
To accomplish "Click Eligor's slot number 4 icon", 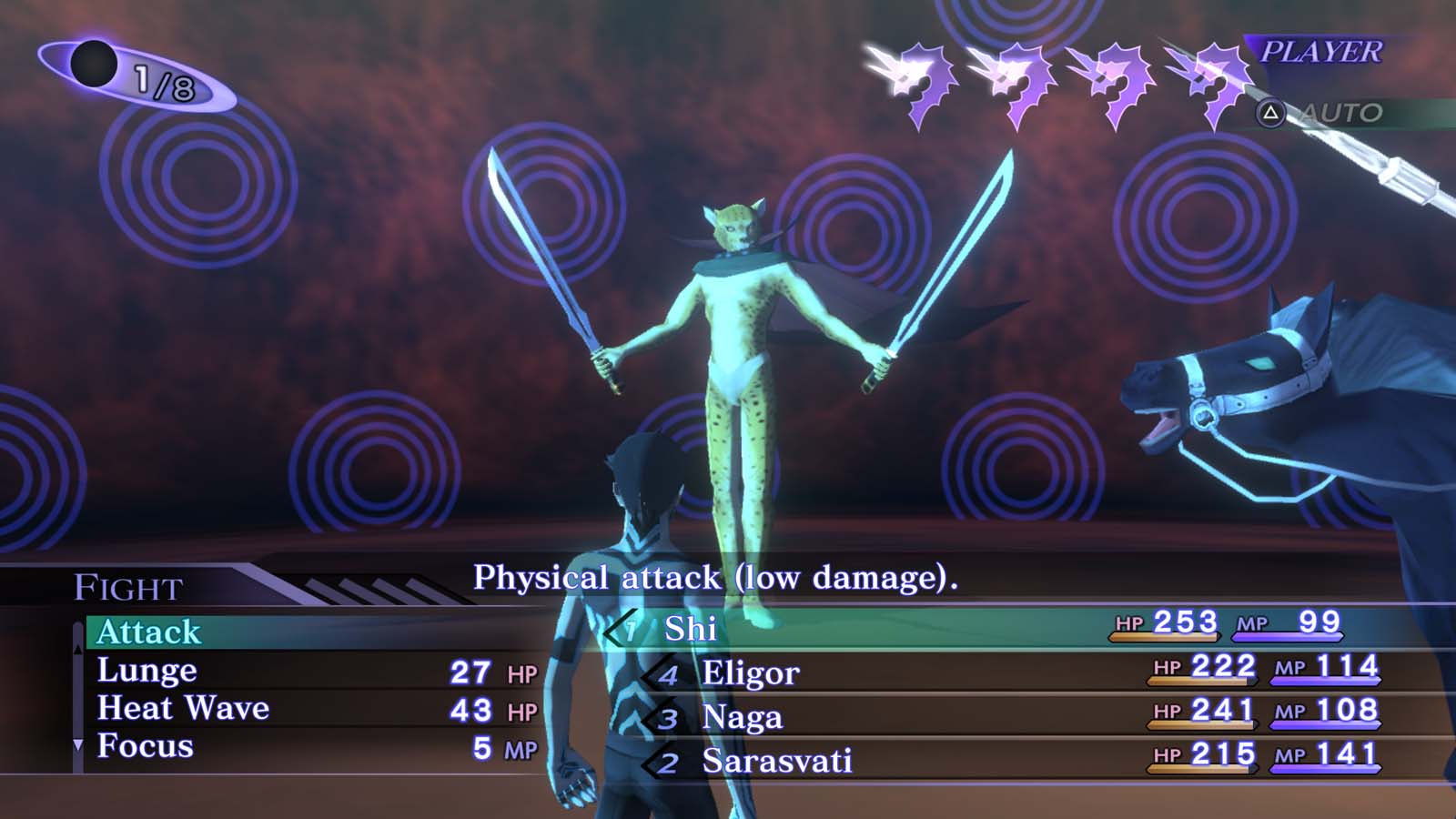I will (671, 674).
